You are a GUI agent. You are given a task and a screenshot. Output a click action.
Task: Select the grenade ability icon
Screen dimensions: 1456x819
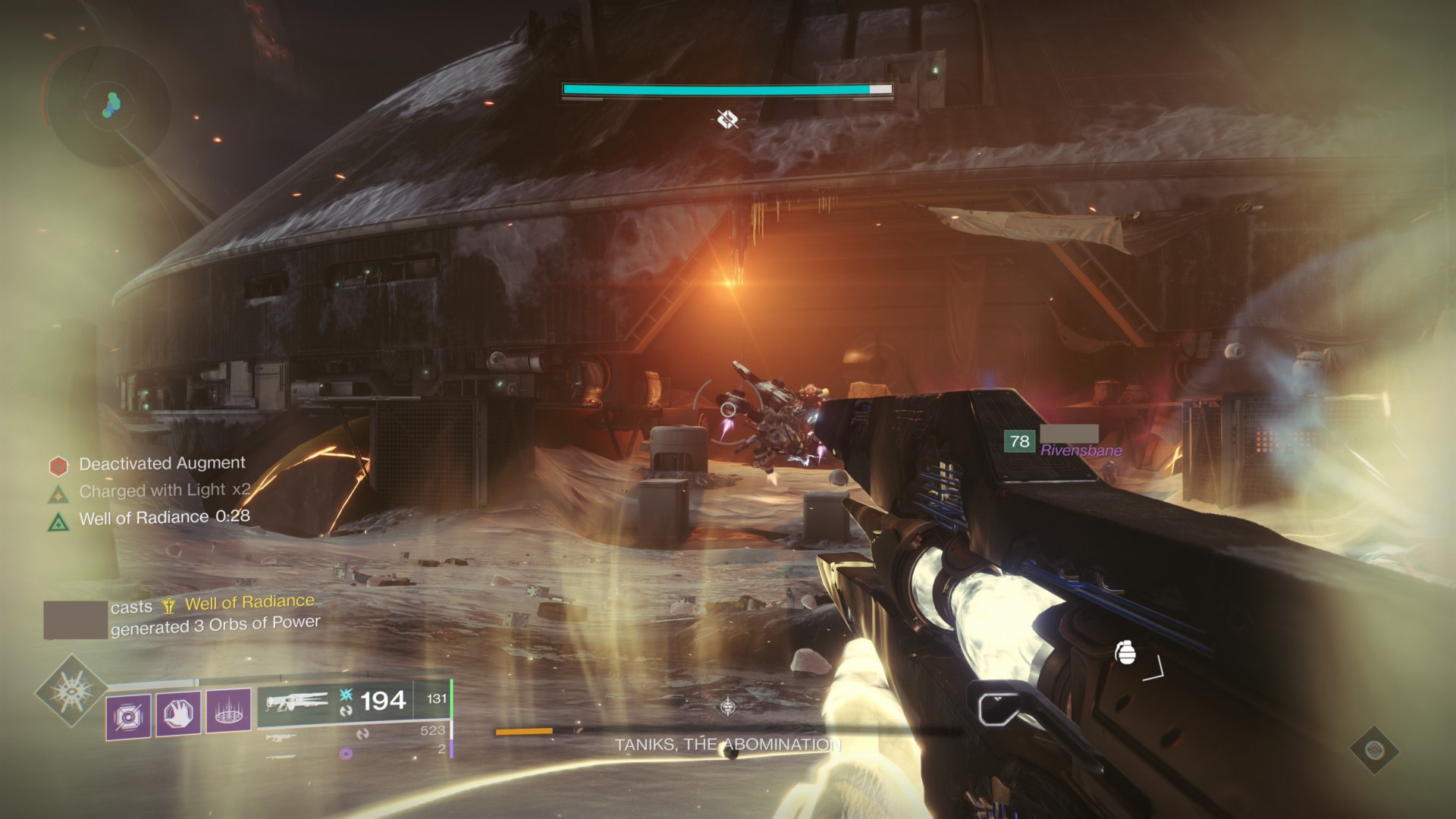128,716
